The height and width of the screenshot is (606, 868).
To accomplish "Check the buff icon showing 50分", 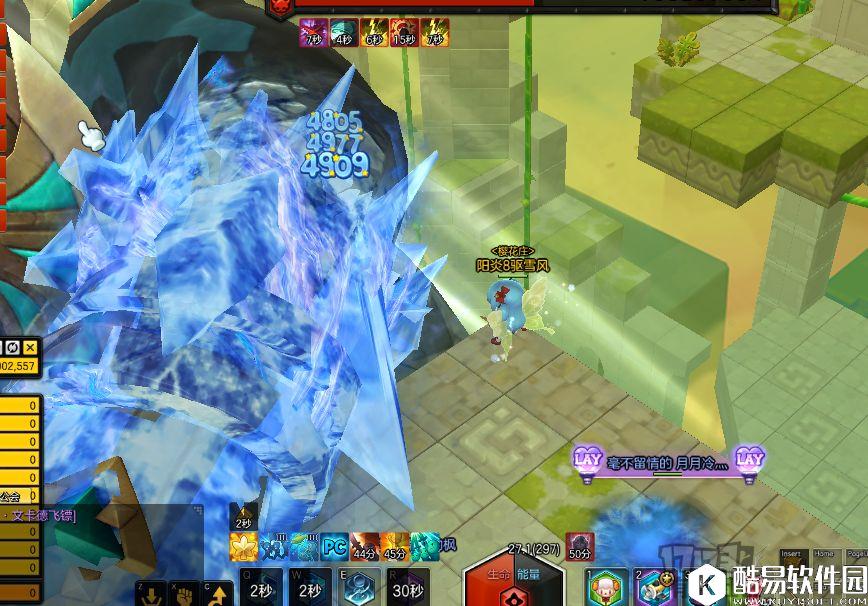I will tap(580, 546).
